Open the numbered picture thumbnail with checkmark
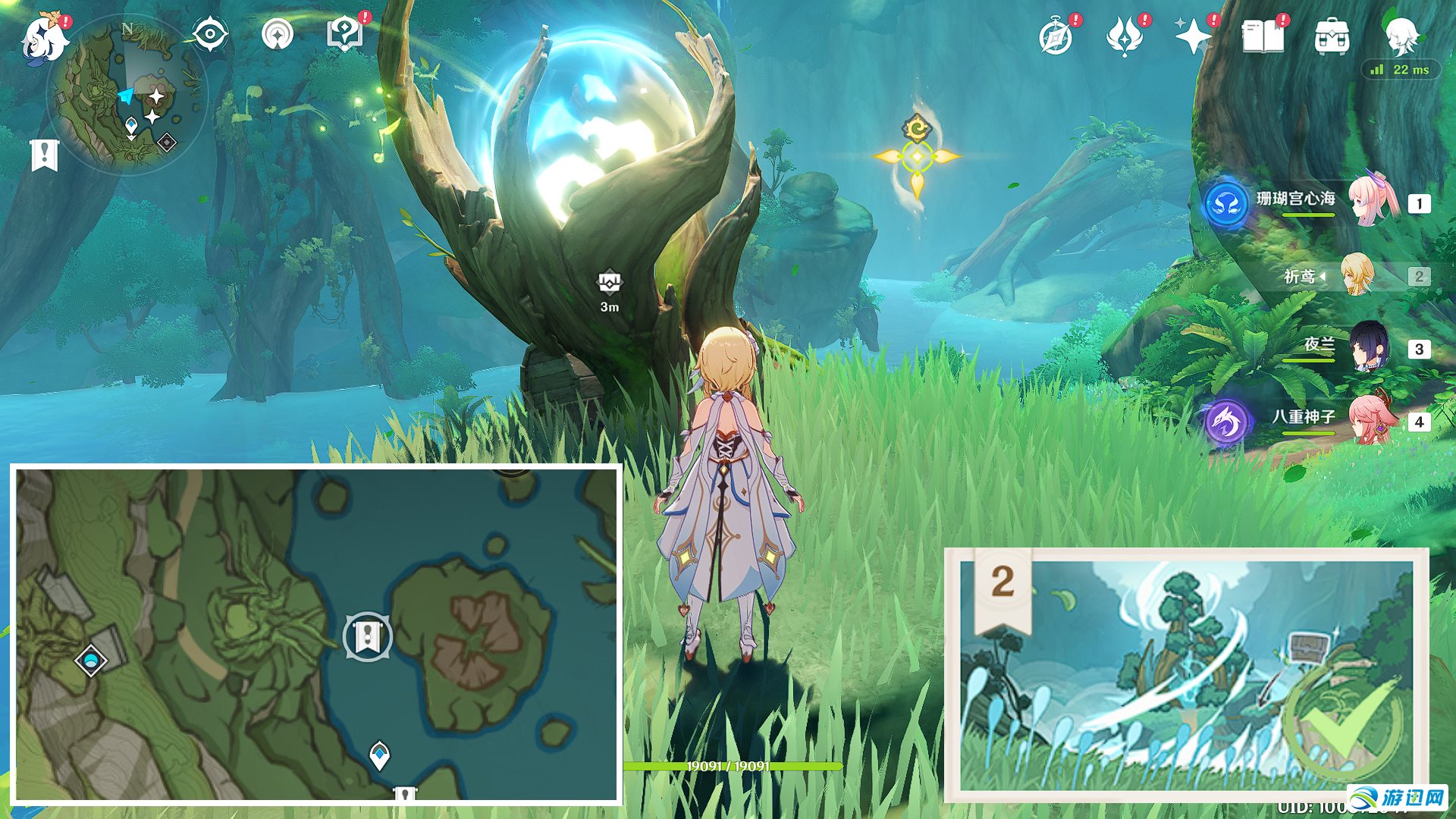Screen dimensions: 1456x819 [x=1186, y=675]
